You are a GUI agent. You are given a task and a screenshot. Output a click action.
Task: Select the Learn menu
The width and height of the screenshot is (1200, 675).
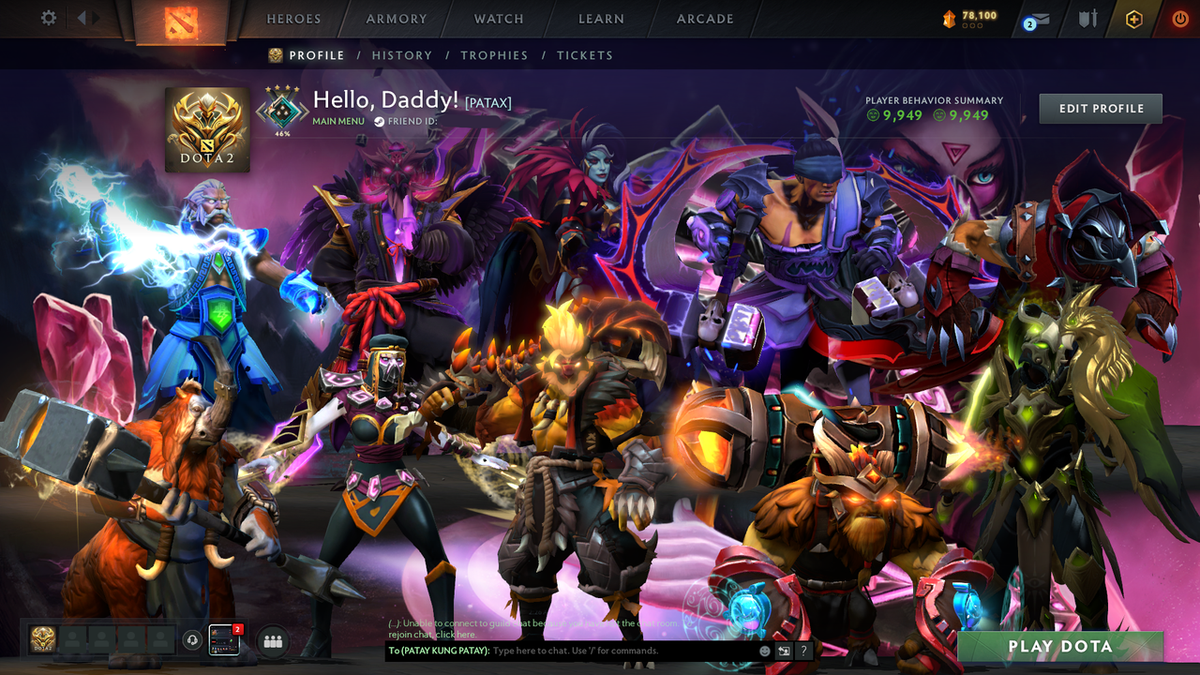[602, 19]
